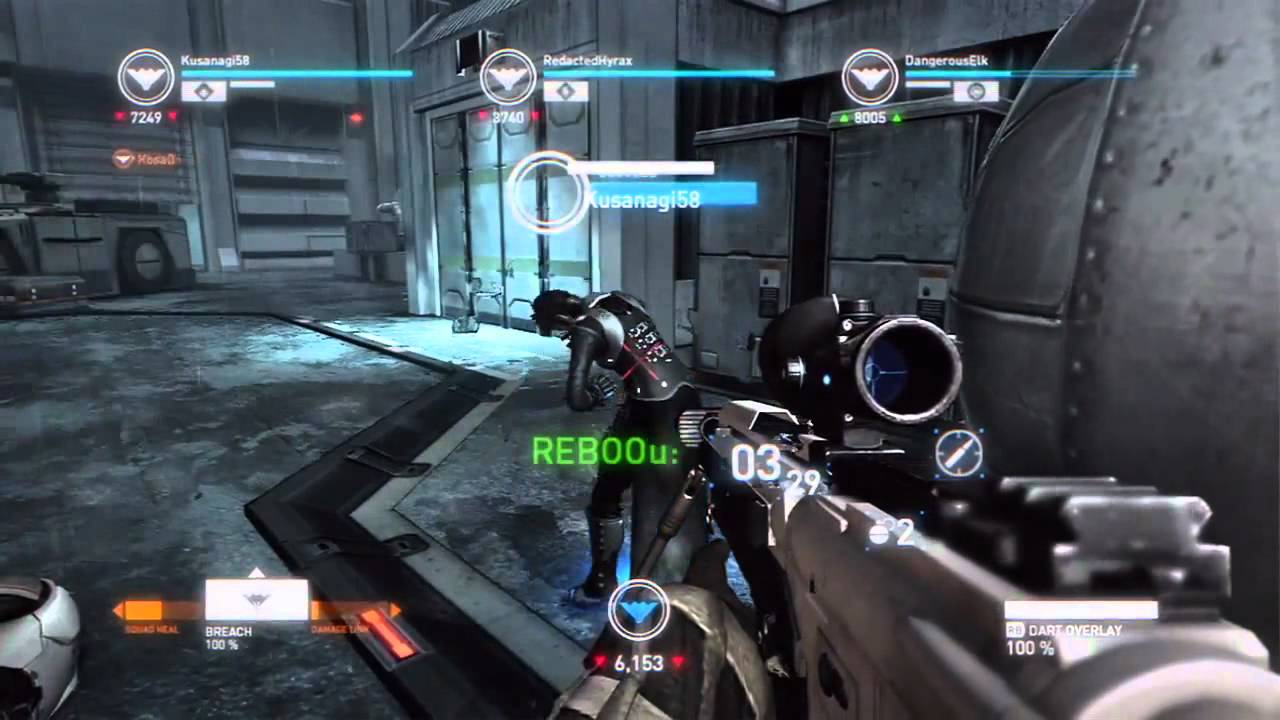Click the round compass icon beside the ammo count
This screenshot has width=1280, height=720.
(x=958, y=455)
